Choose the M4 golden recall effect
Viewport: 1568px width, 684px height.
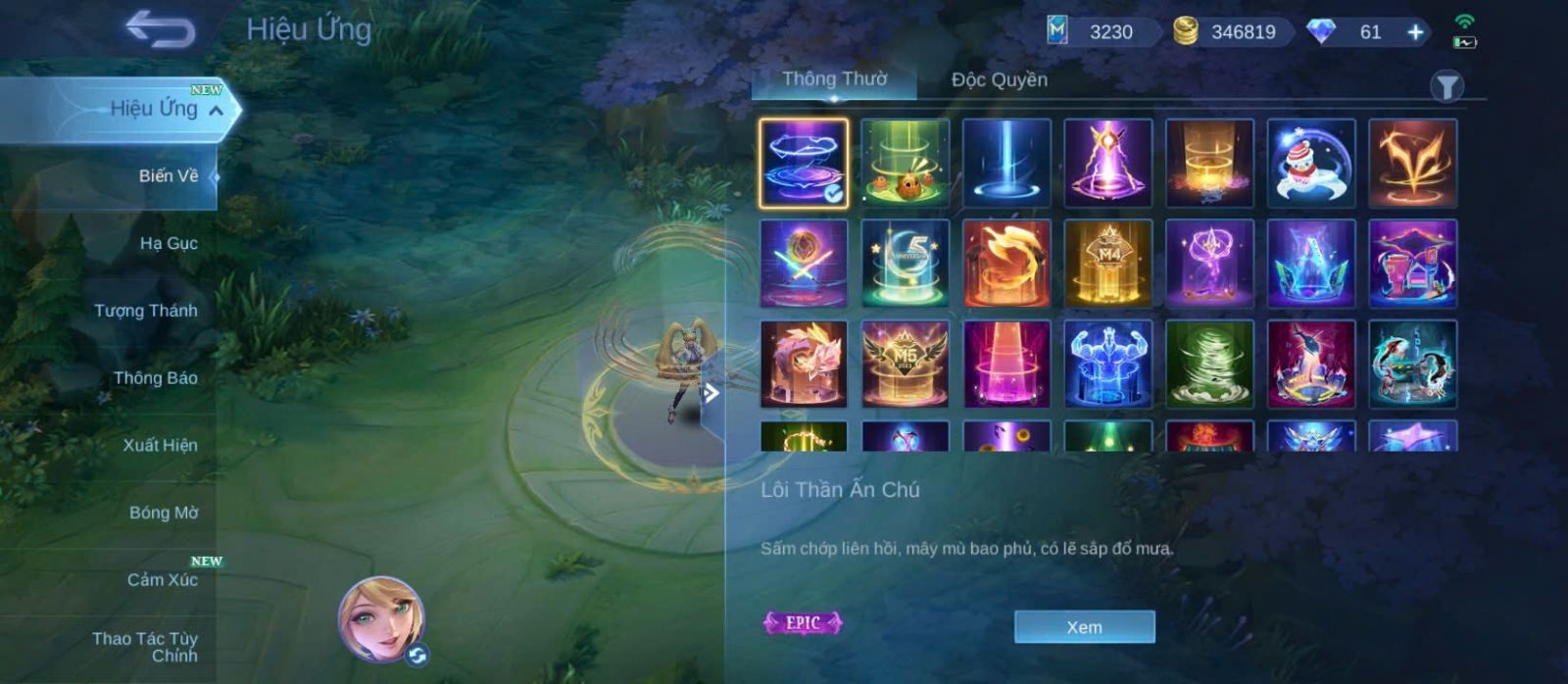coord(1107,264)
